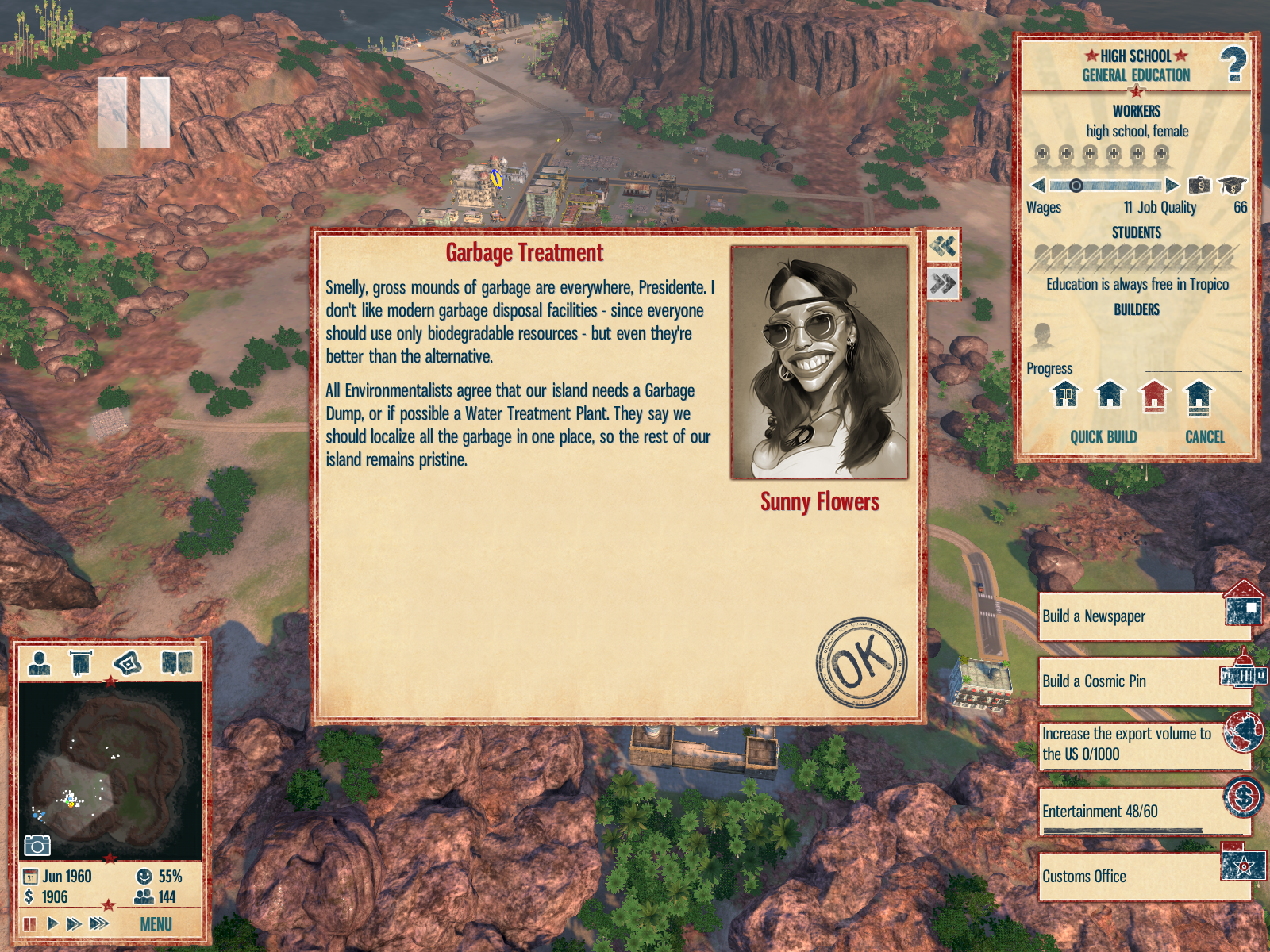Confirm the Garbage Treatment message with OK
Image resolution: width=1270 pixels, height=952 pixels.
(861, 662)
